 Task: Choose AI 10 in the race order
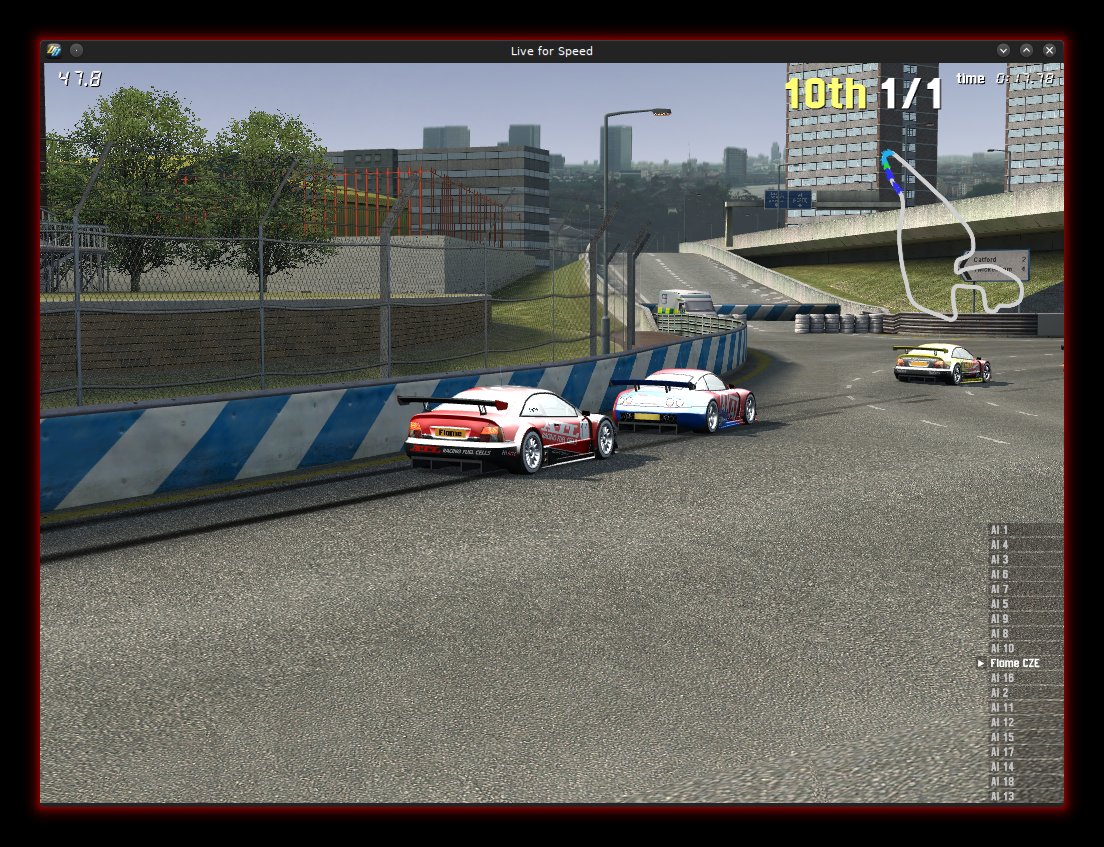(x=1002, y=649)
